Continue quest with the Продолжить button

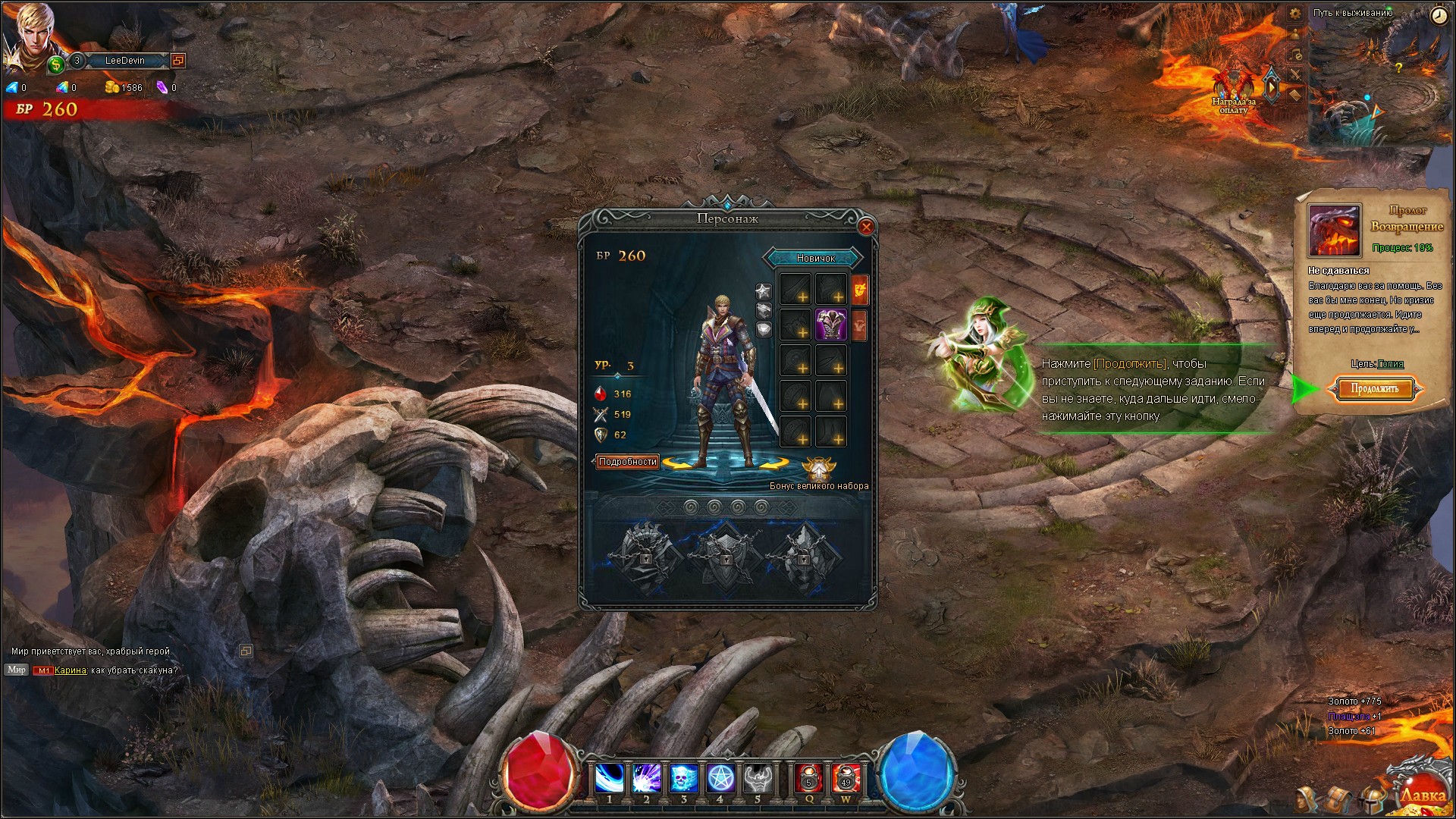[1374, 389]
